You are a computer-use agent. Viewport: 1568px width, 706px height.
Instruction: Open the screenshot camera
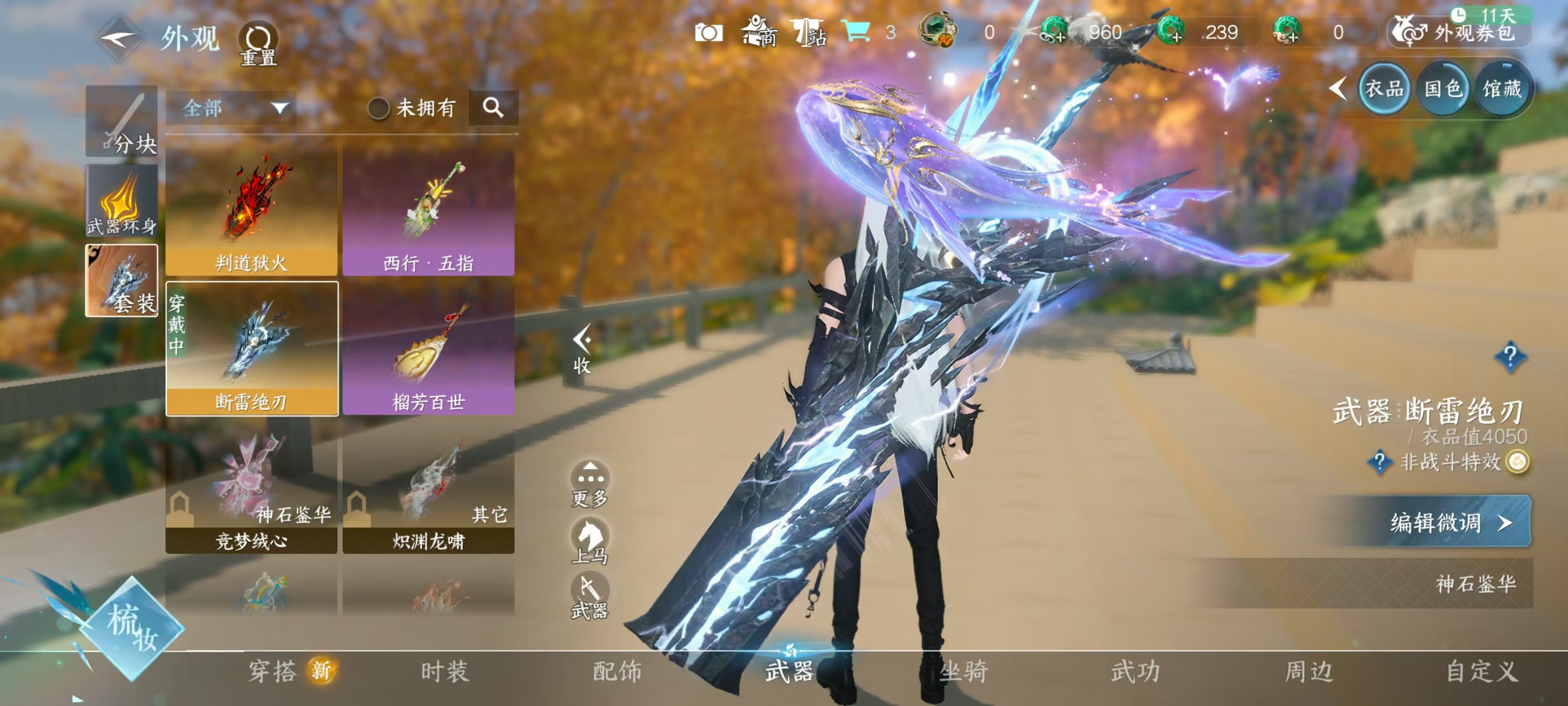(x=708, y=32)
